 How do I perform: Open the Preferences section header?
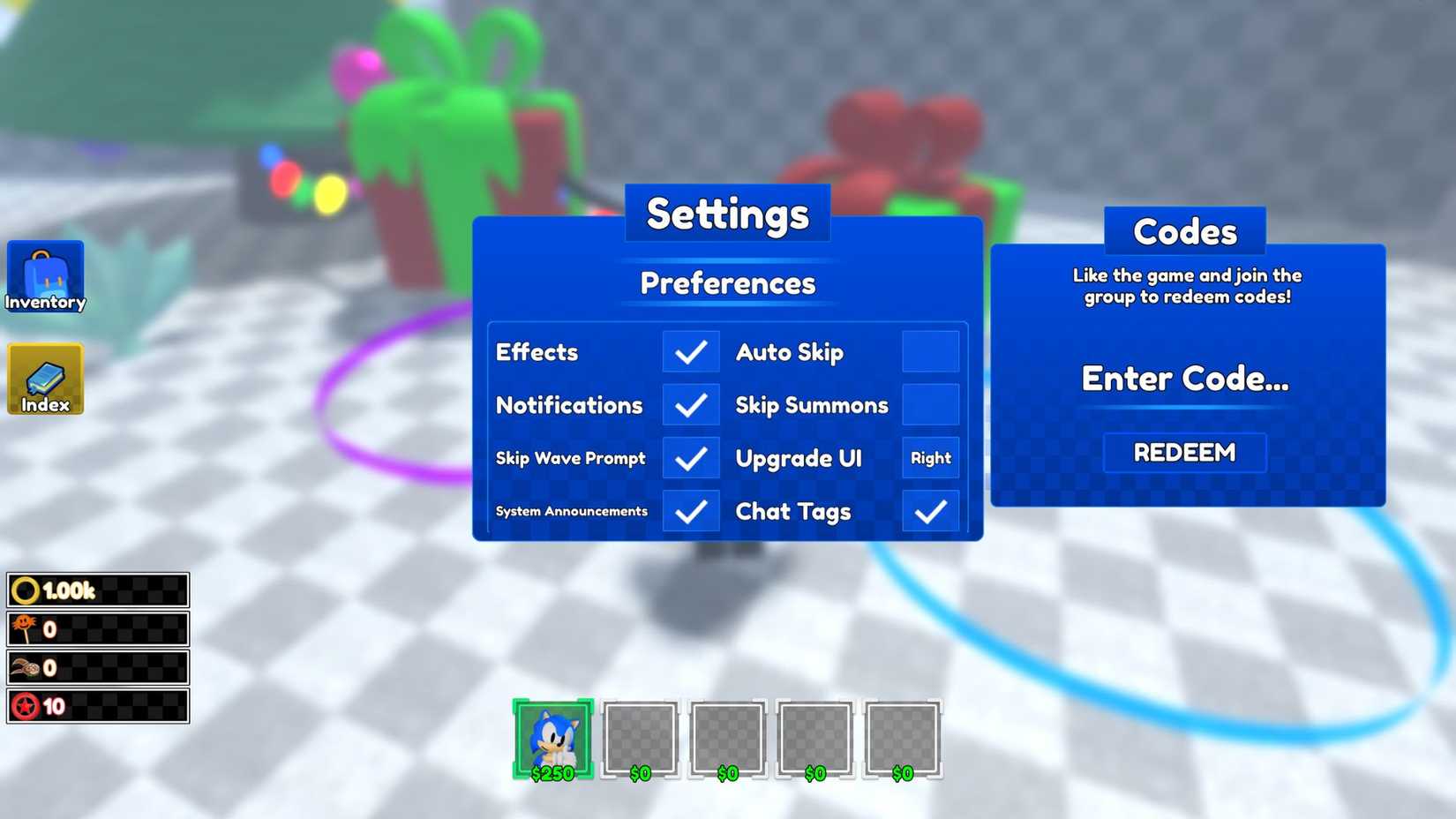pos(727,283)
